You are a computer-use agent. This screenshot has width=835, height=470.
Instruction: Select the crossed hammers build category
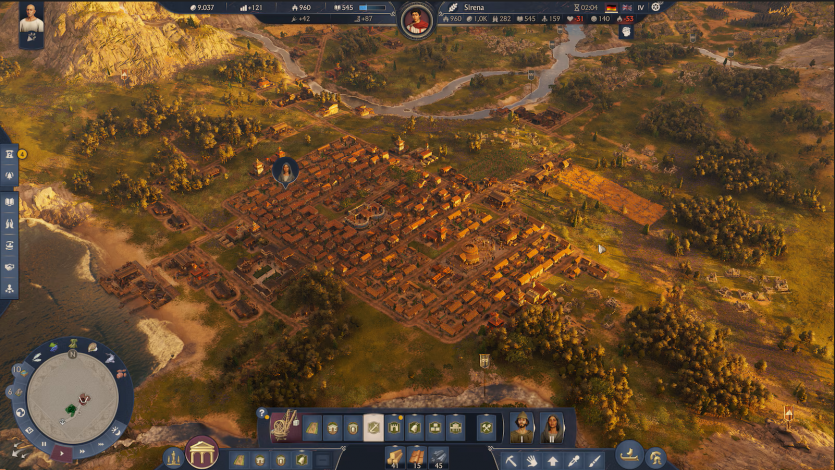[486, 427]
